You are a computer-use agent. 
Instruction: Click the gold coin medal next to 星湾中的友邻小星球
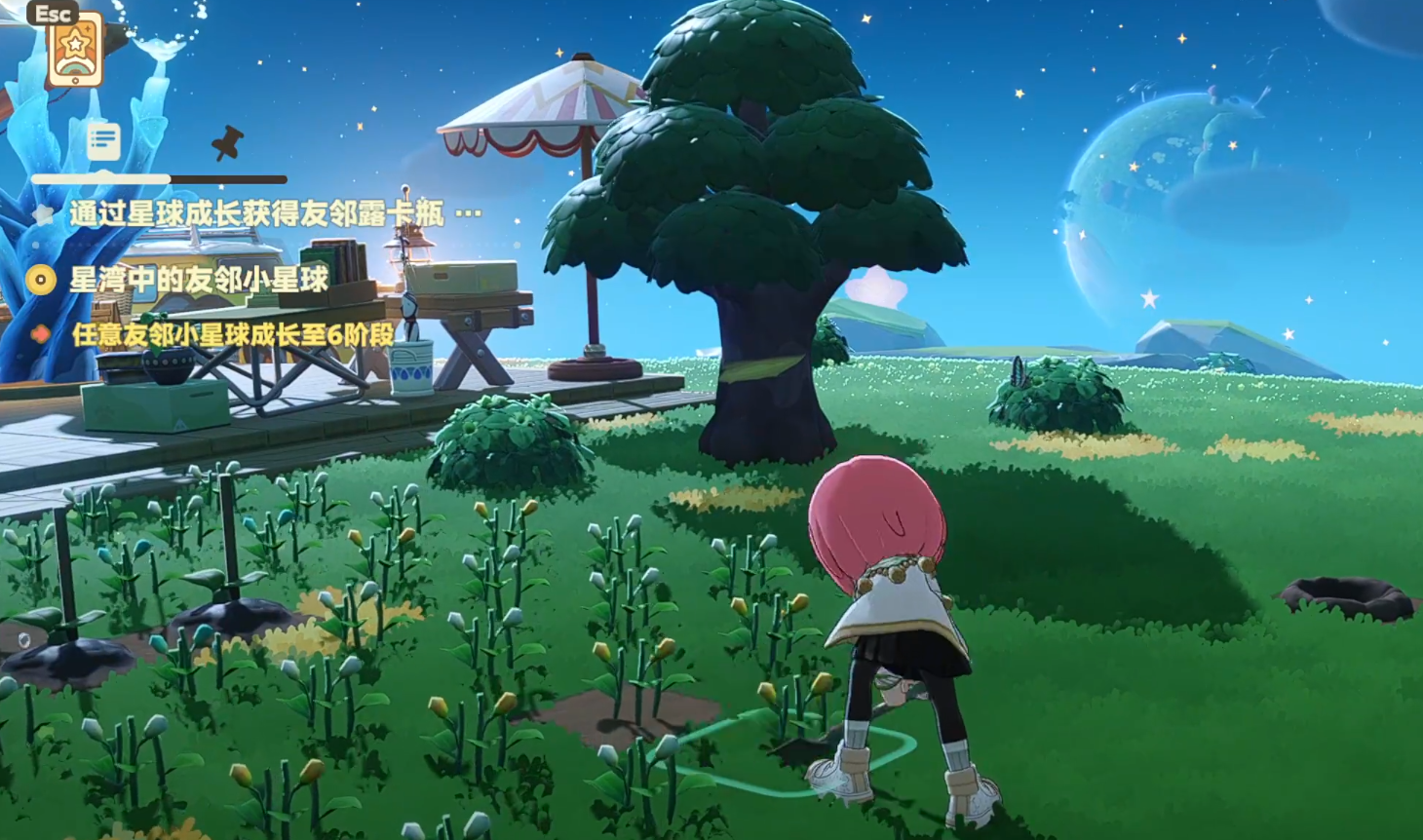click(x=40, y=282)
